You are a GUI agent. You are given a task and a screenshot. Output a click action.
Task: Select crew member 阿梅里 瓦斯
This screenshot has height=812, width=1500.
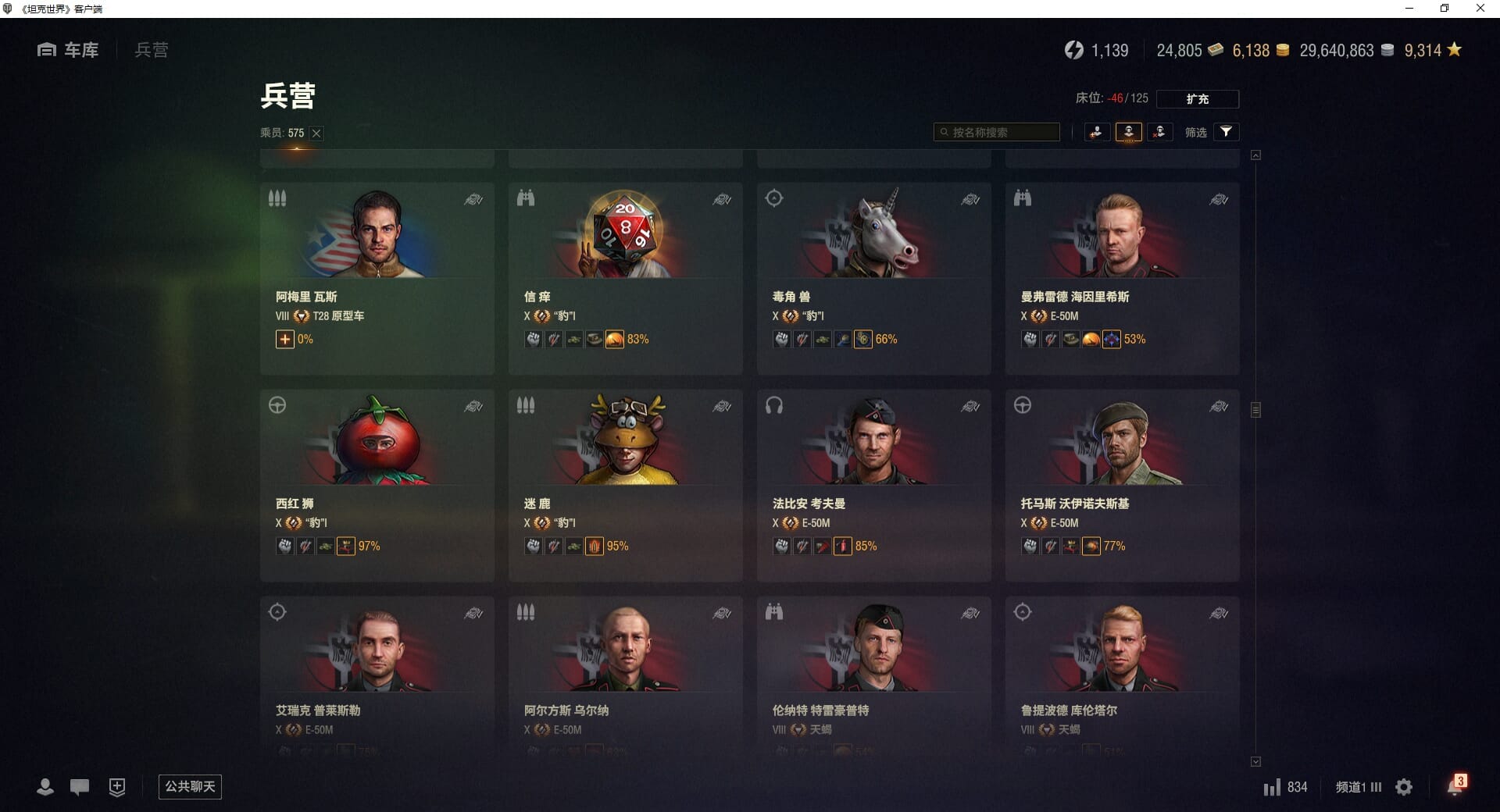tap(377, 278)
